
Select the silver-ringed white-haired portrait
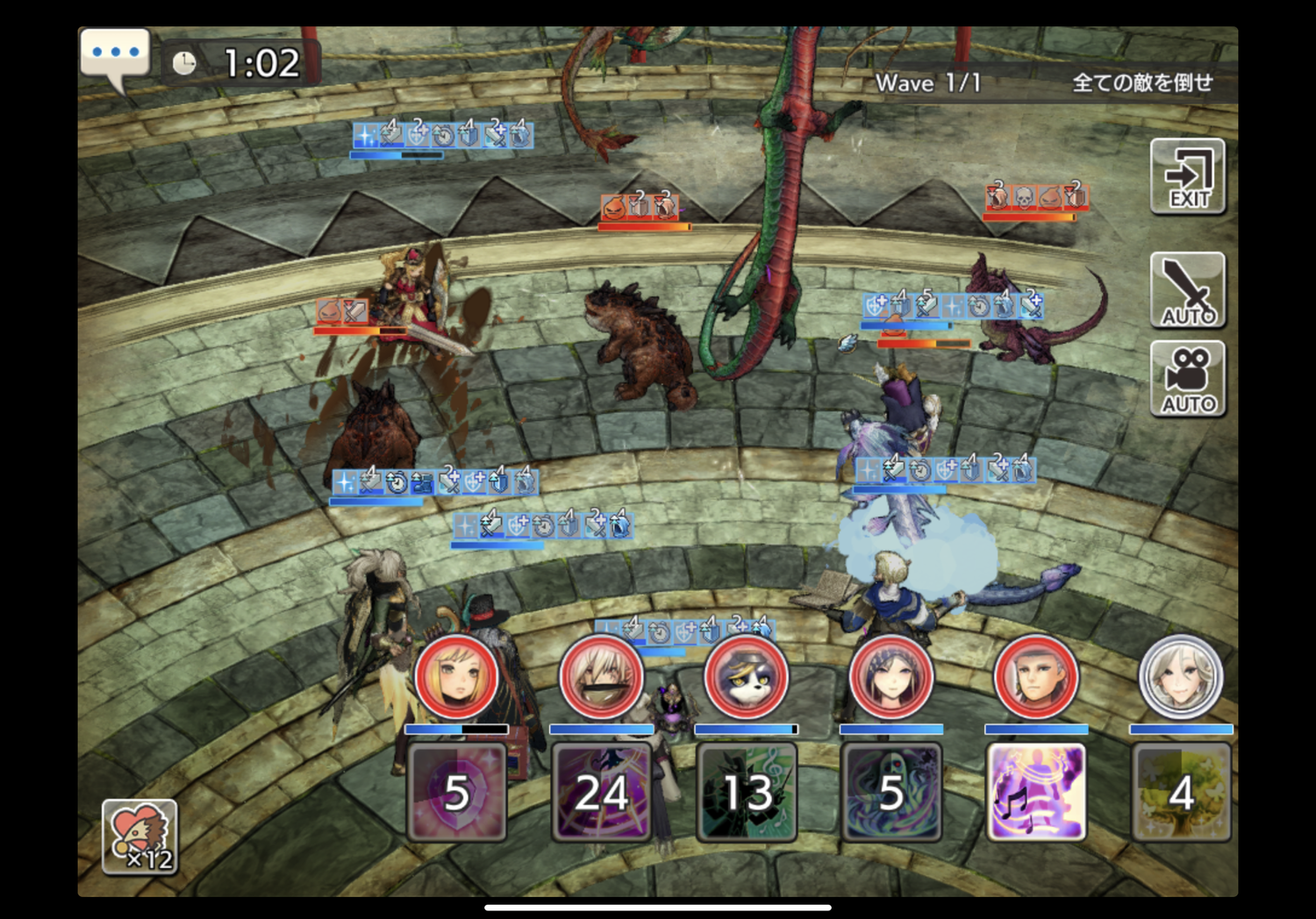[x=1181, y=677]
